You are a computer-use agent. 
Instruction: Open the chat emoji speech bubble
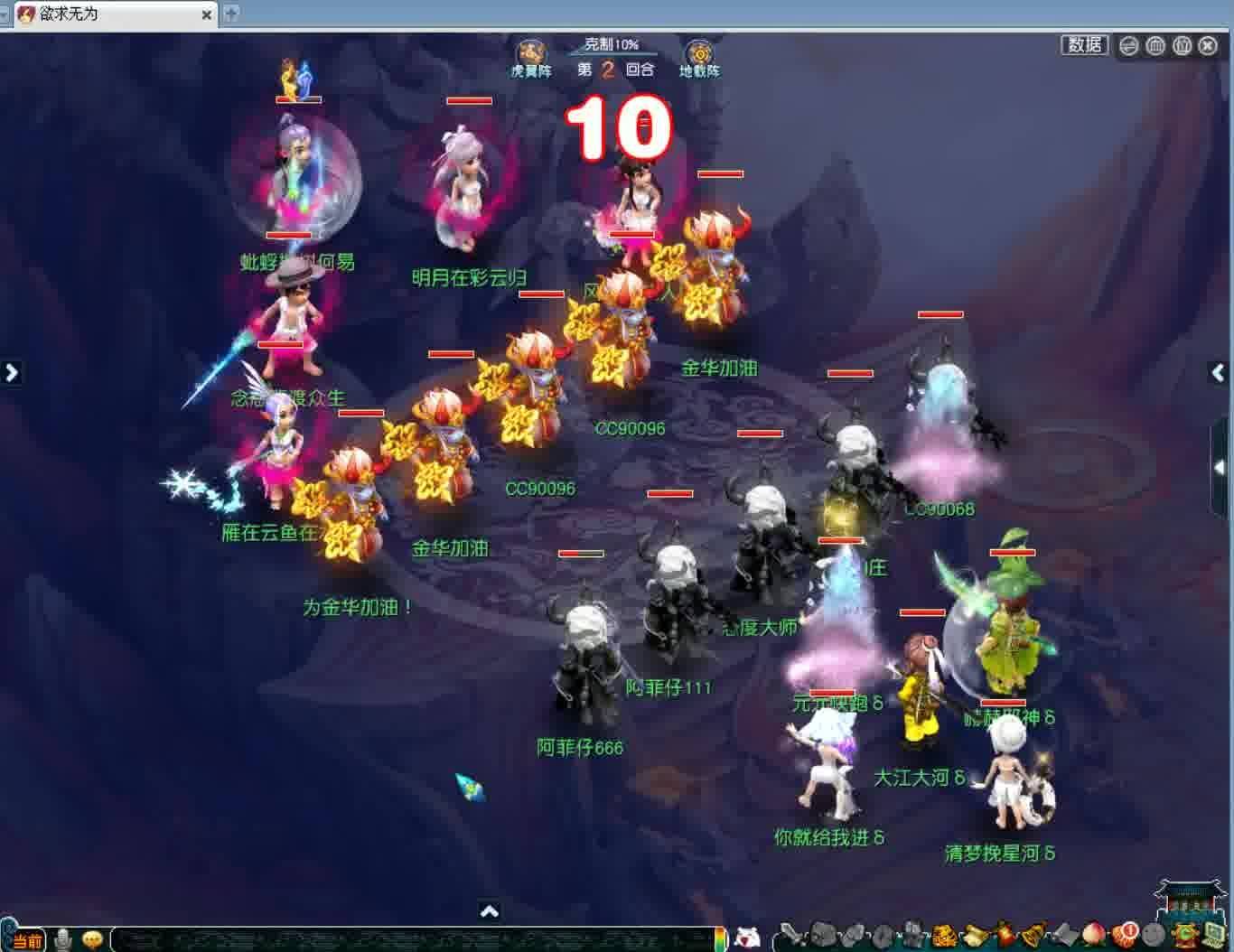click(92, 940)
